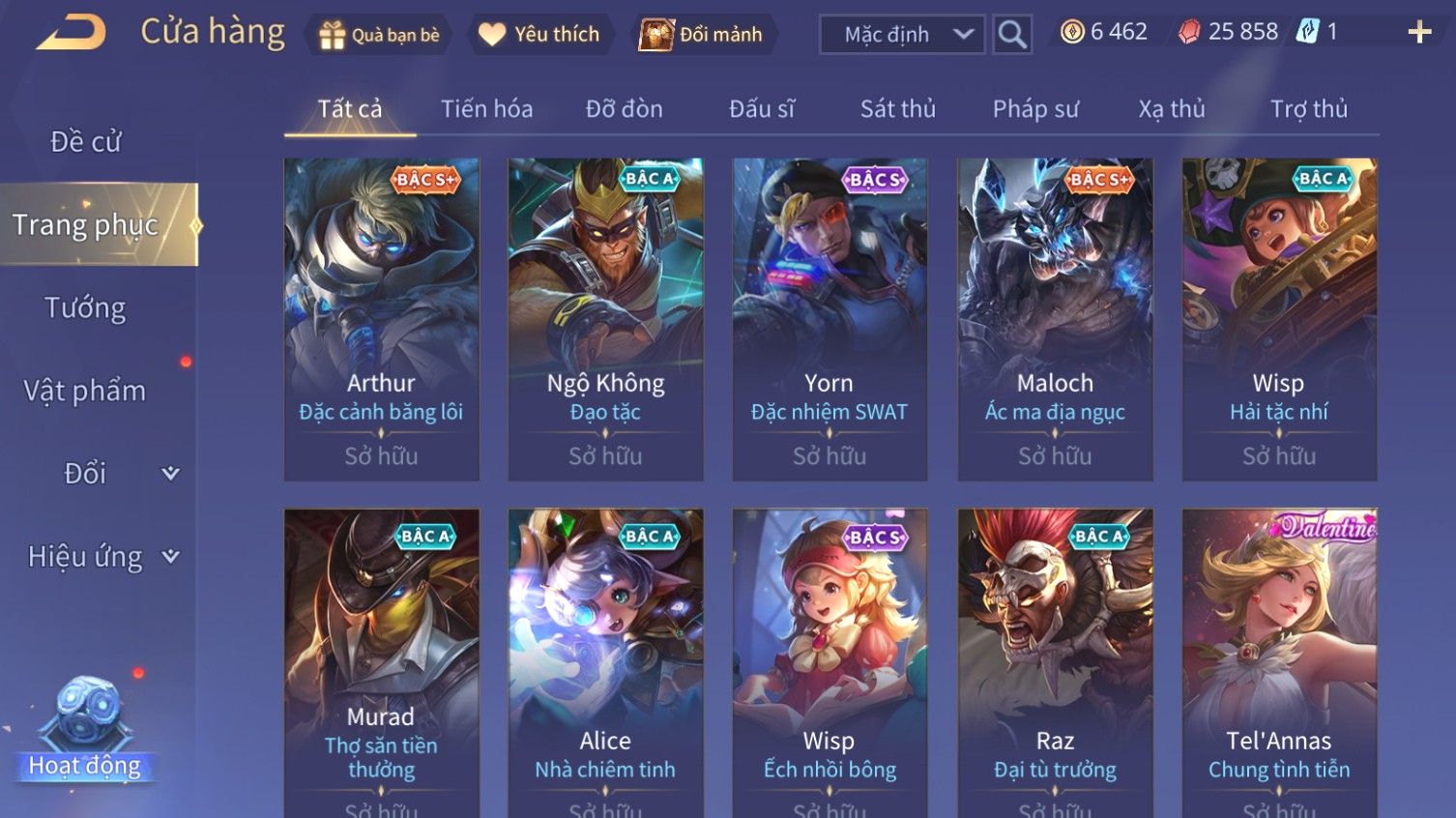The height and width of the screenshot is (818, 1456).
Task: Show the Sát thủ skins tab
Action: pos(897,109)
